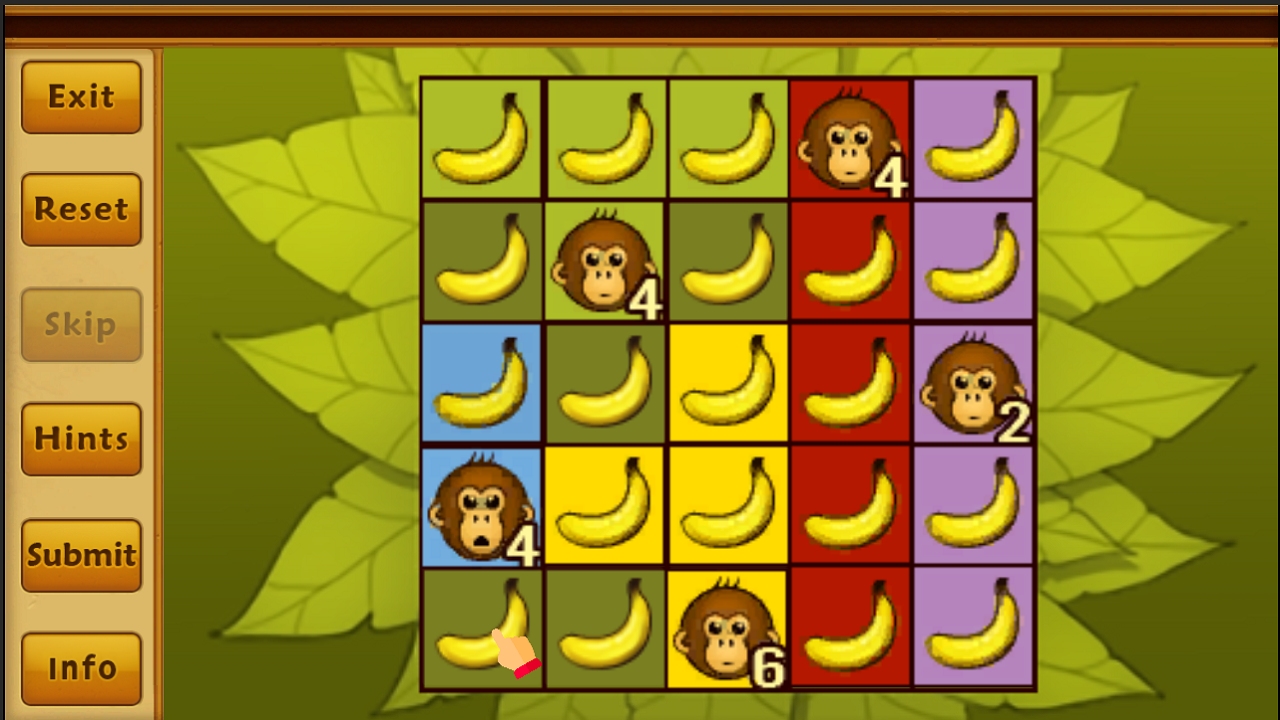Click the banana in the top-right purple tile
1280x720 pixels.
coord(973,136)
